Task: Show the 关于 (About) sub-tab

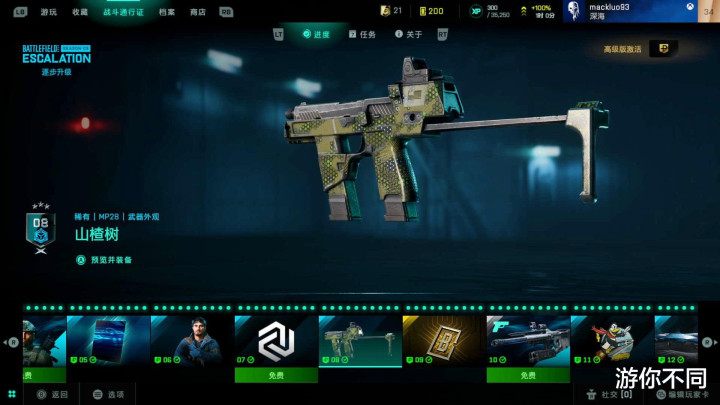Action: click(409, 34)
